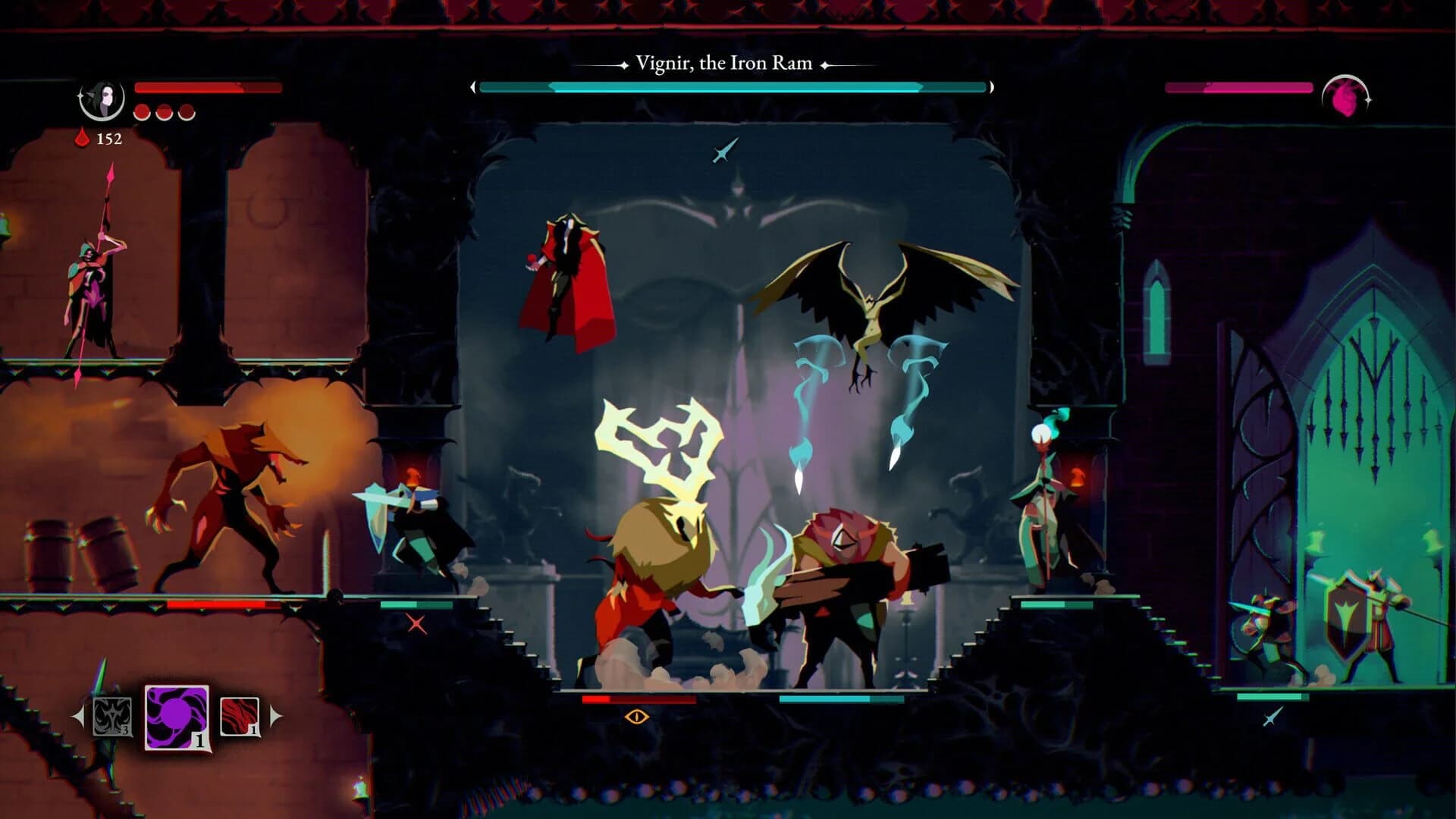
Task: Select the Vignir, the Iron Ram title
Action: [721, 63]
